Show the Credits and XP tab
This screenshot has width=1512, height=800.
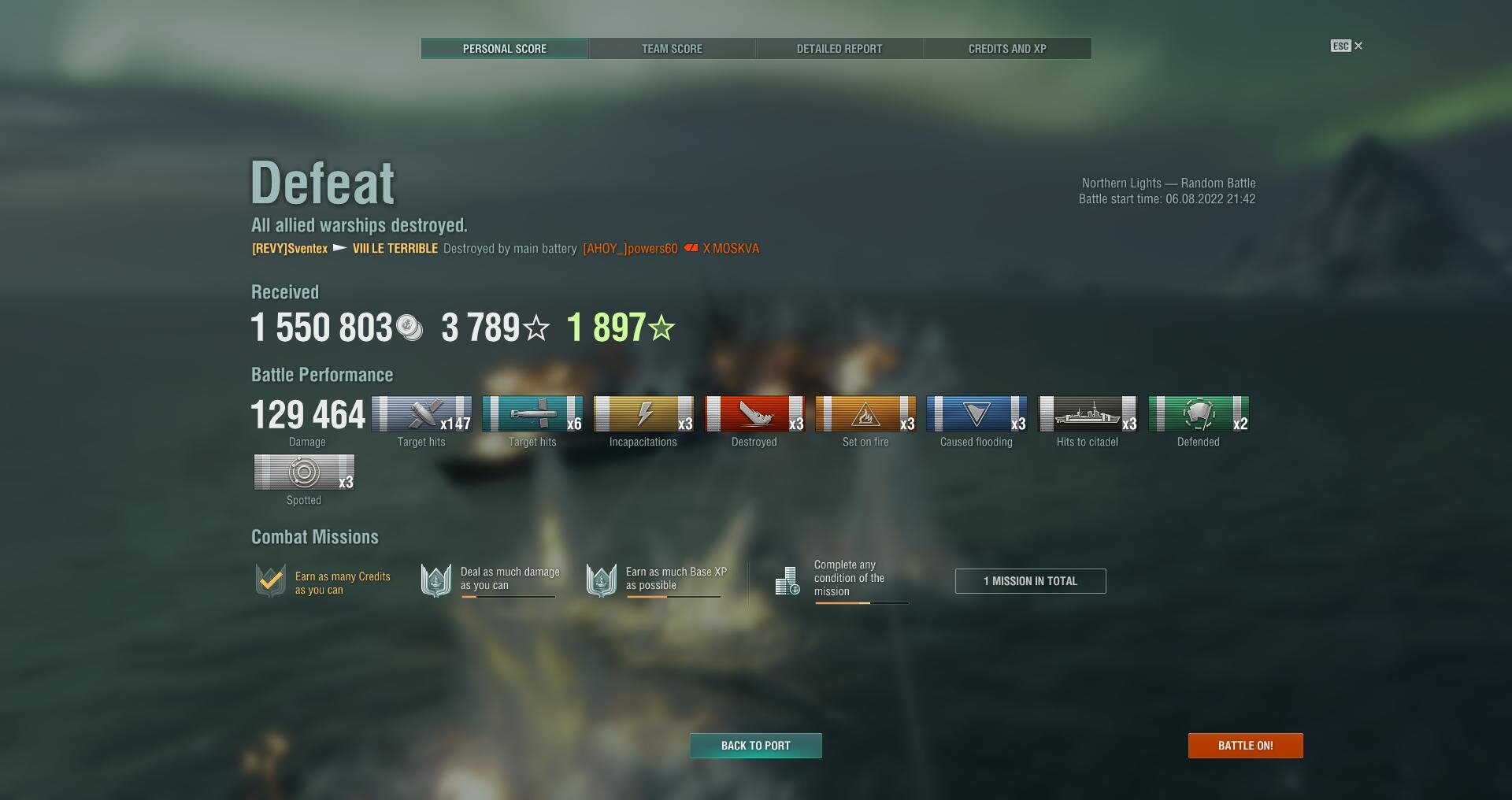pyautogui.click(x=1007, y=49)
